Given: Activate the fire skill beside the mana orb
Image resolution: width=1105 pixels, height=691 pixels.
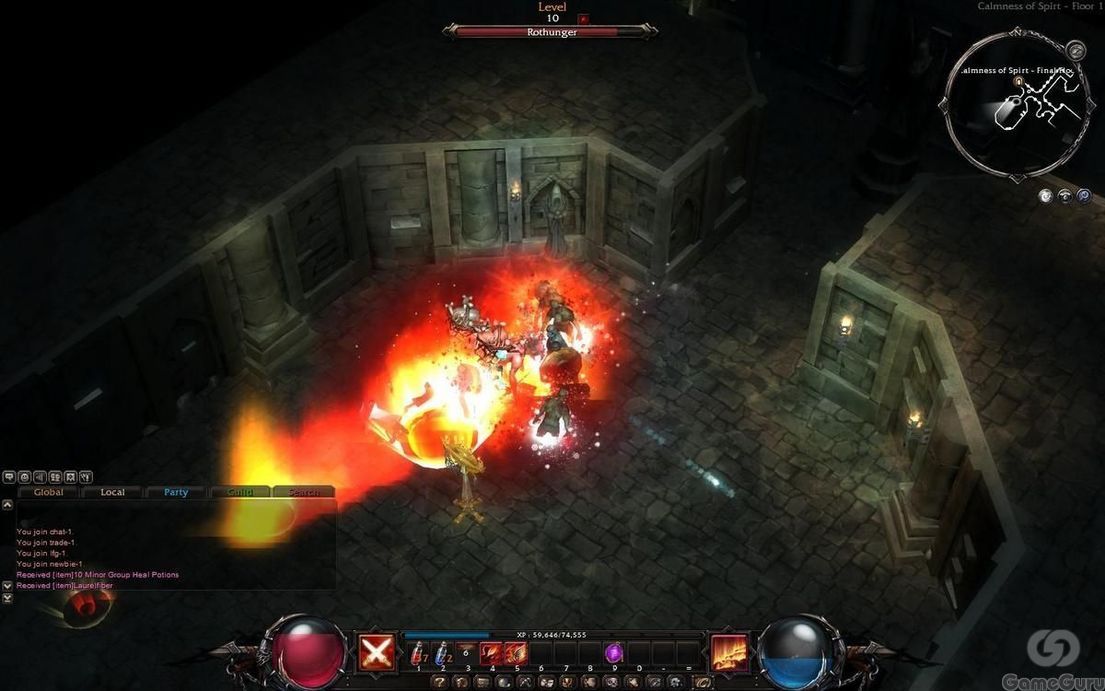Looking at the screenshot, I should [728, 652].
